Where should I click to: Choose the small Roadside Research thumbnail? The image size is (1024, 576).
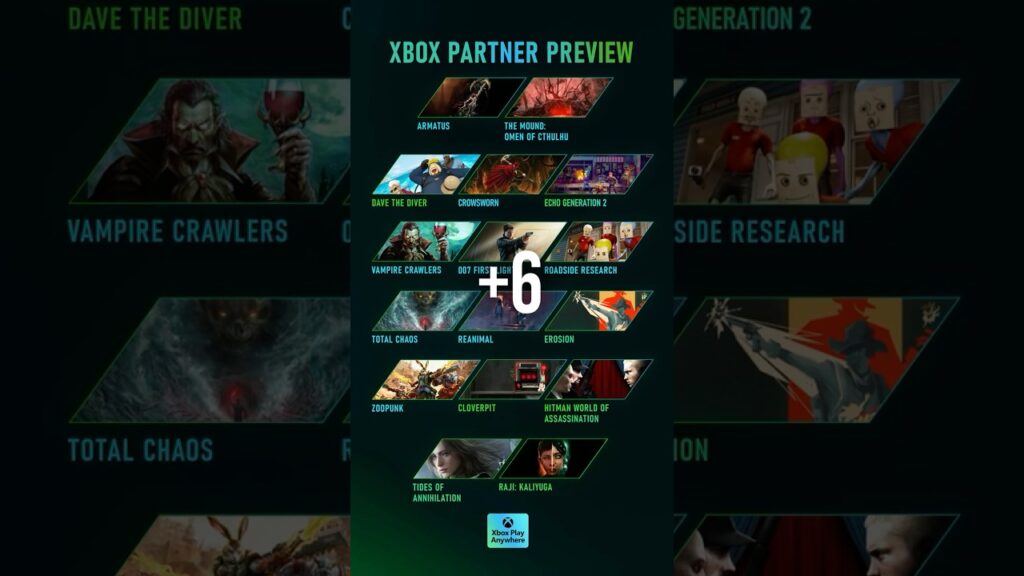(598, 242)
